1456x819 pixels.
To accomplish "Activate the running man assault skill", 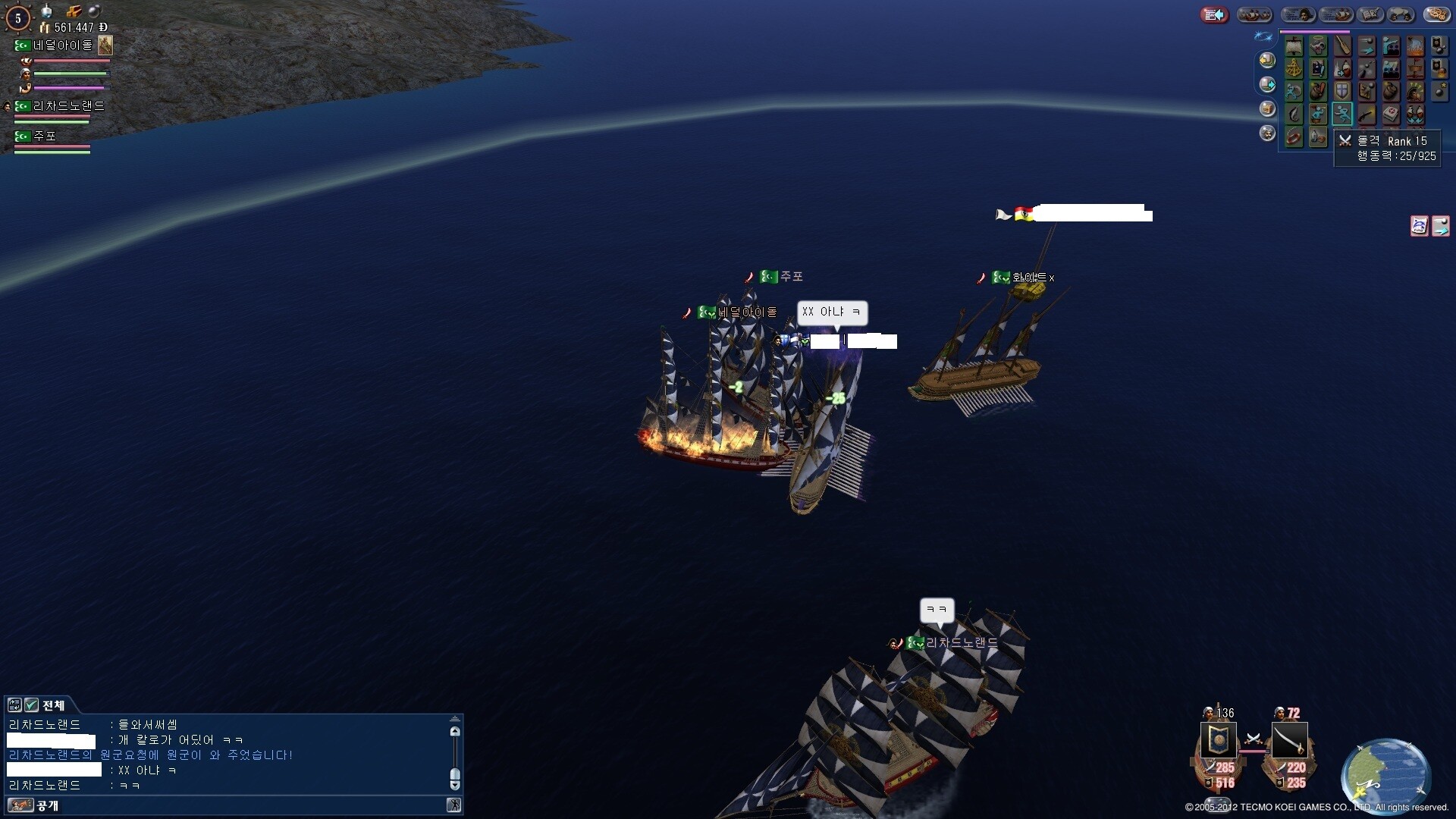I will coord(1342,115).
